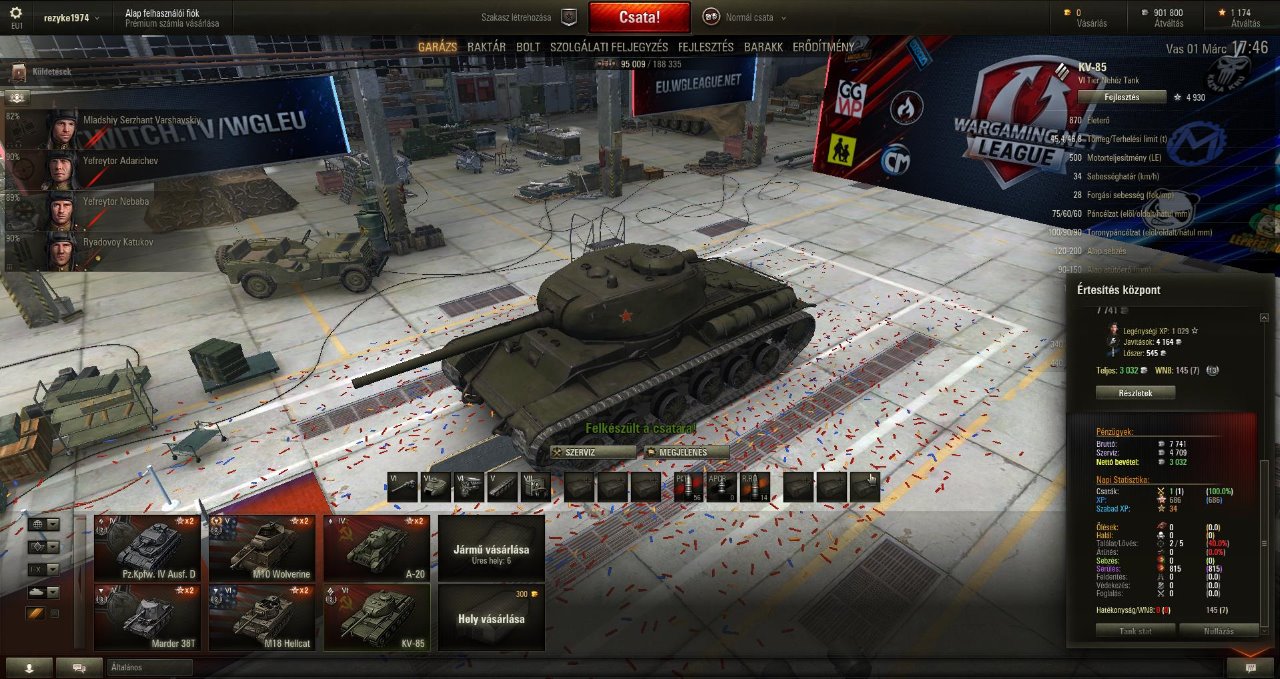Image resolution: width=1280 pixels, height=679 pixels.
Task: Go to the FEJLESZTÉS tab
Action: 706,47
